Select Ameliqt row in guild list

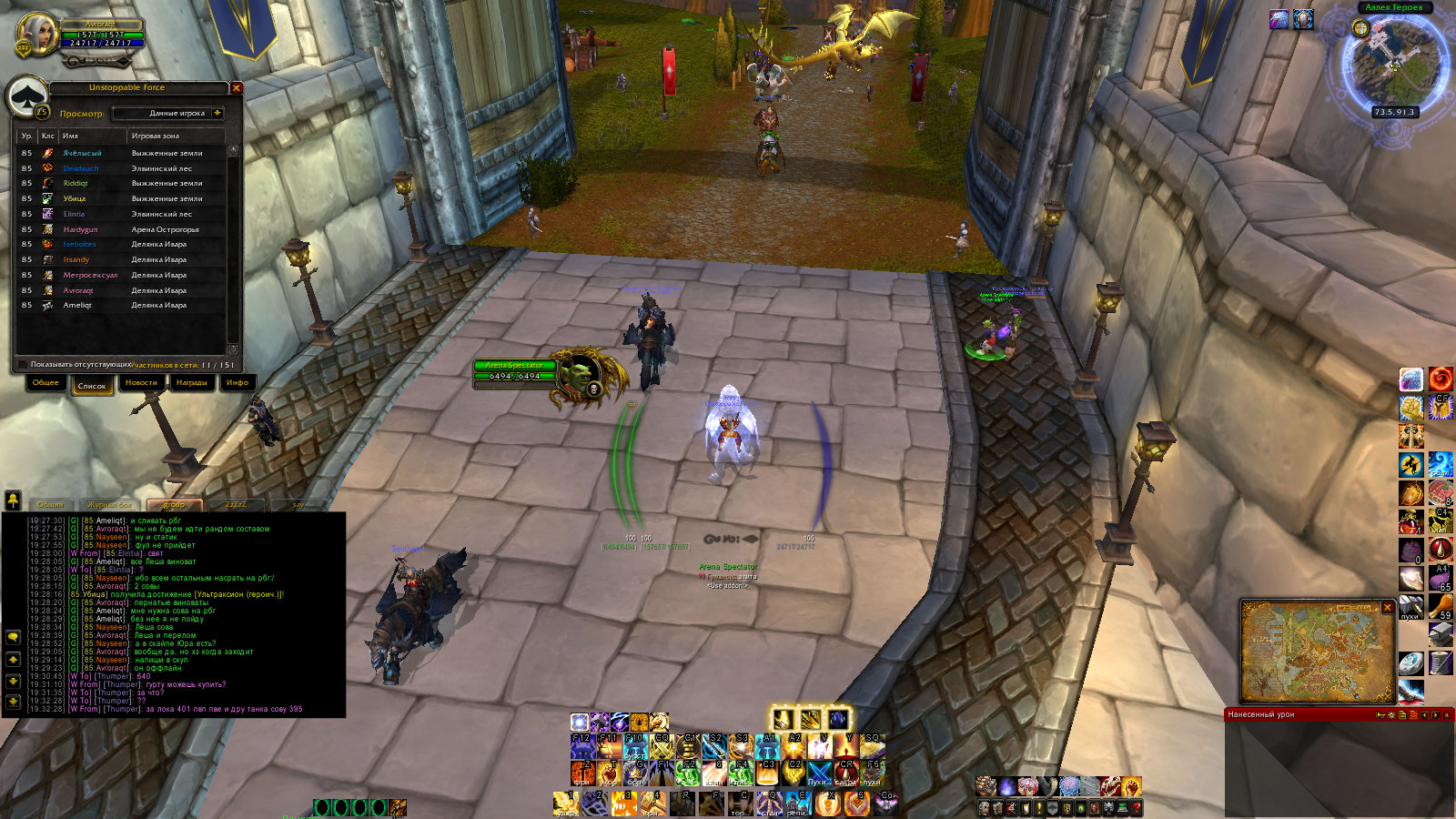coord(77,306)
